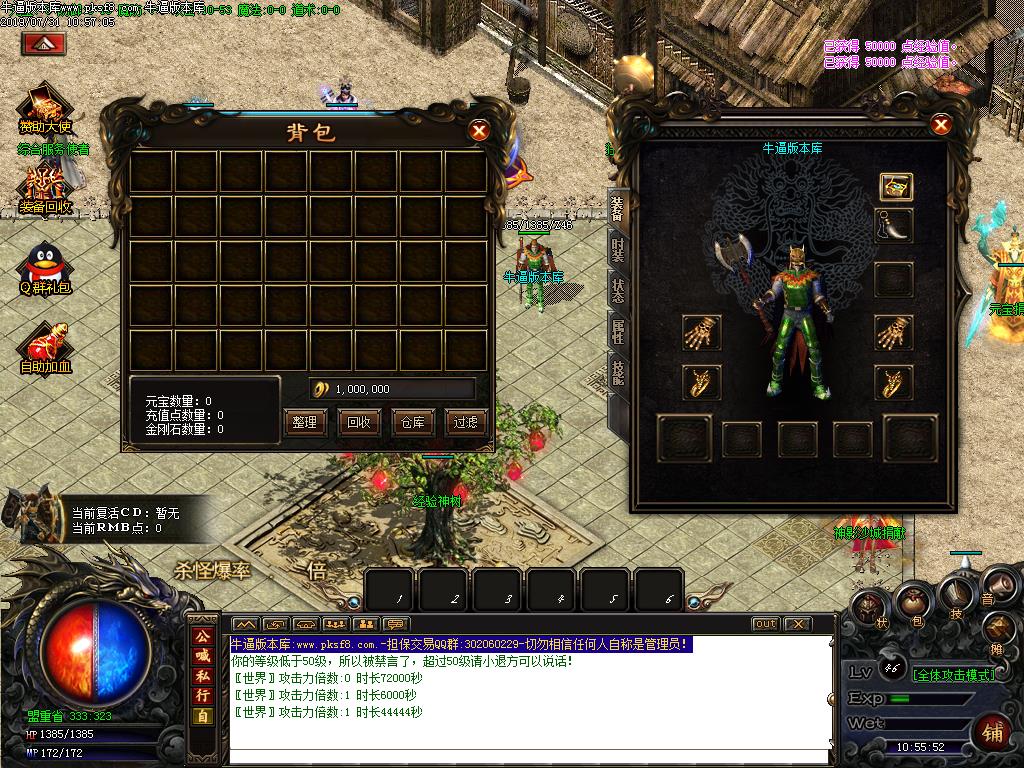1024x768 pixels.
Task: Open the 属性 attributes tab
Action: click(x=618, y=331)
